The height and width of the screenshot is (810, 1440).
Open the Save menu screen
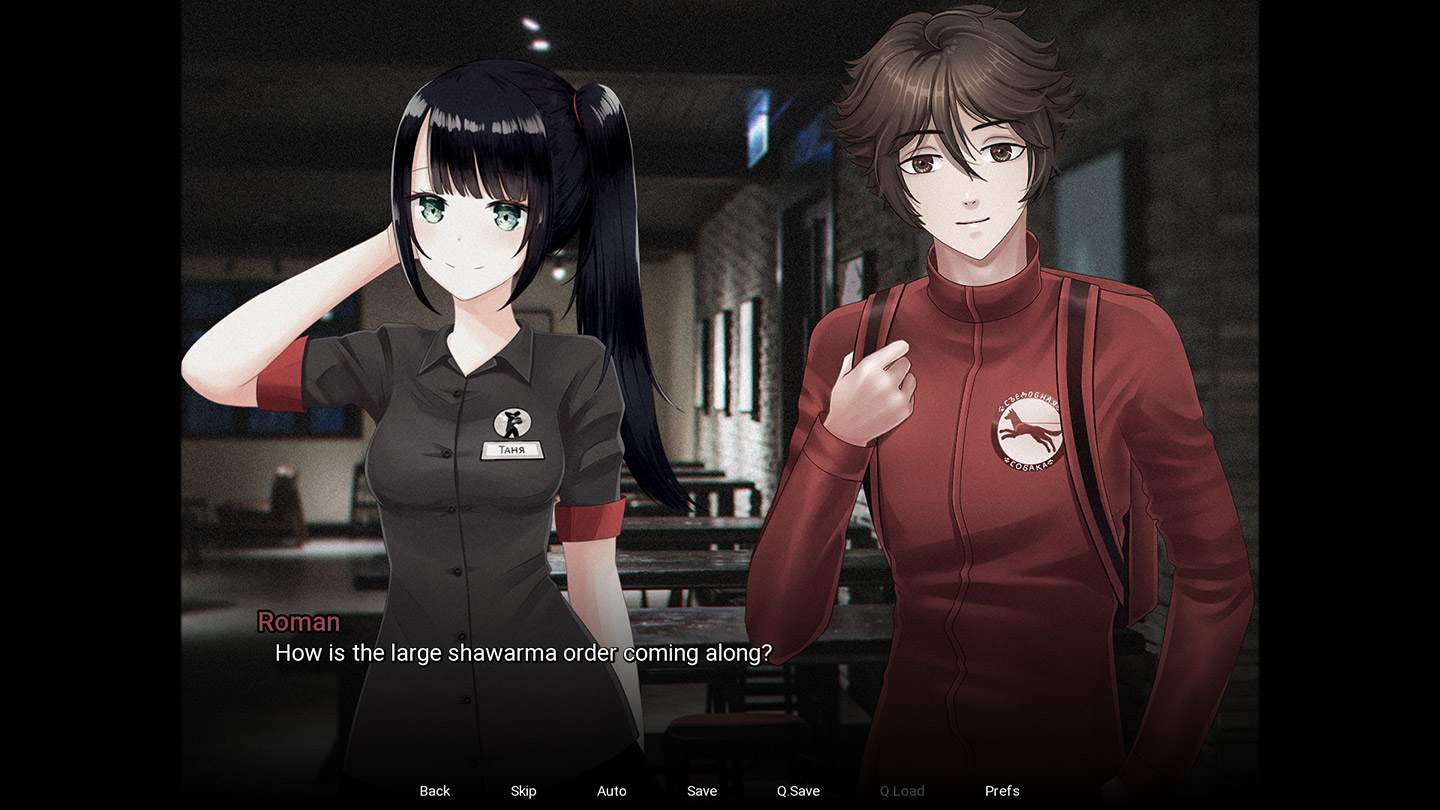click(701, 790)
